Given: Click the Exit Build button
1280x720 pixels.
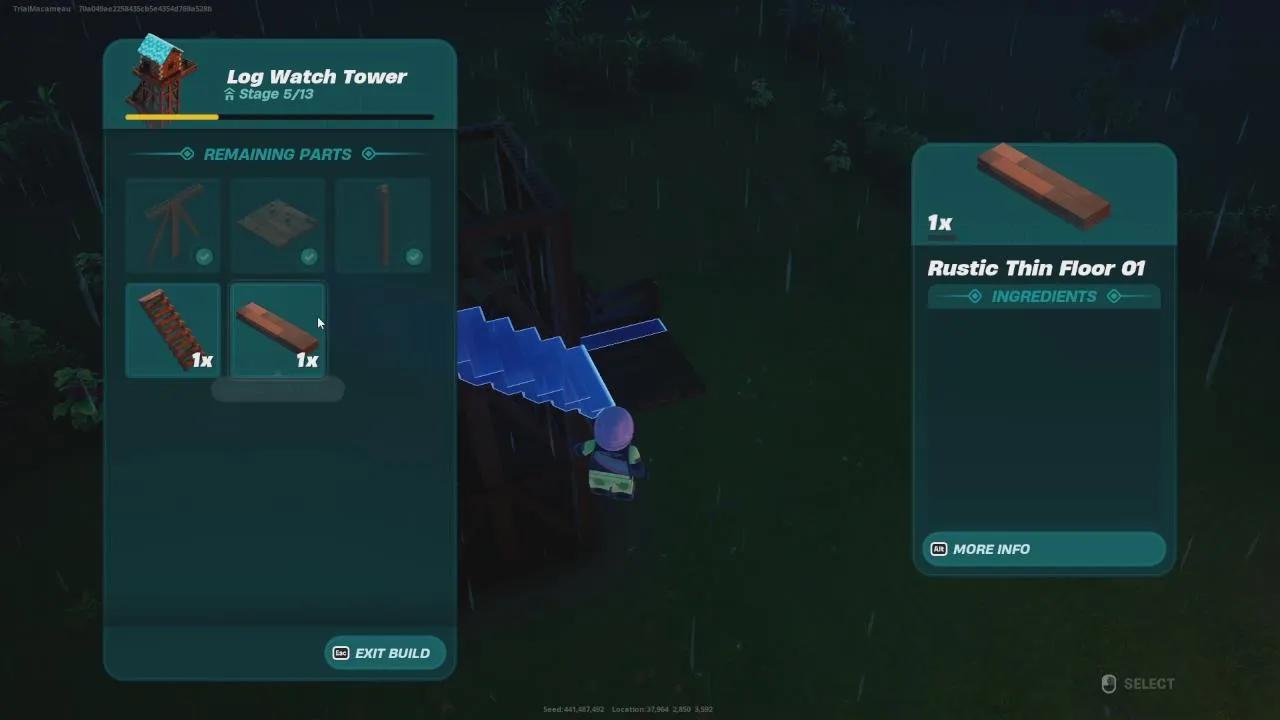Looking at the screenshot, I should coord(385,653).
